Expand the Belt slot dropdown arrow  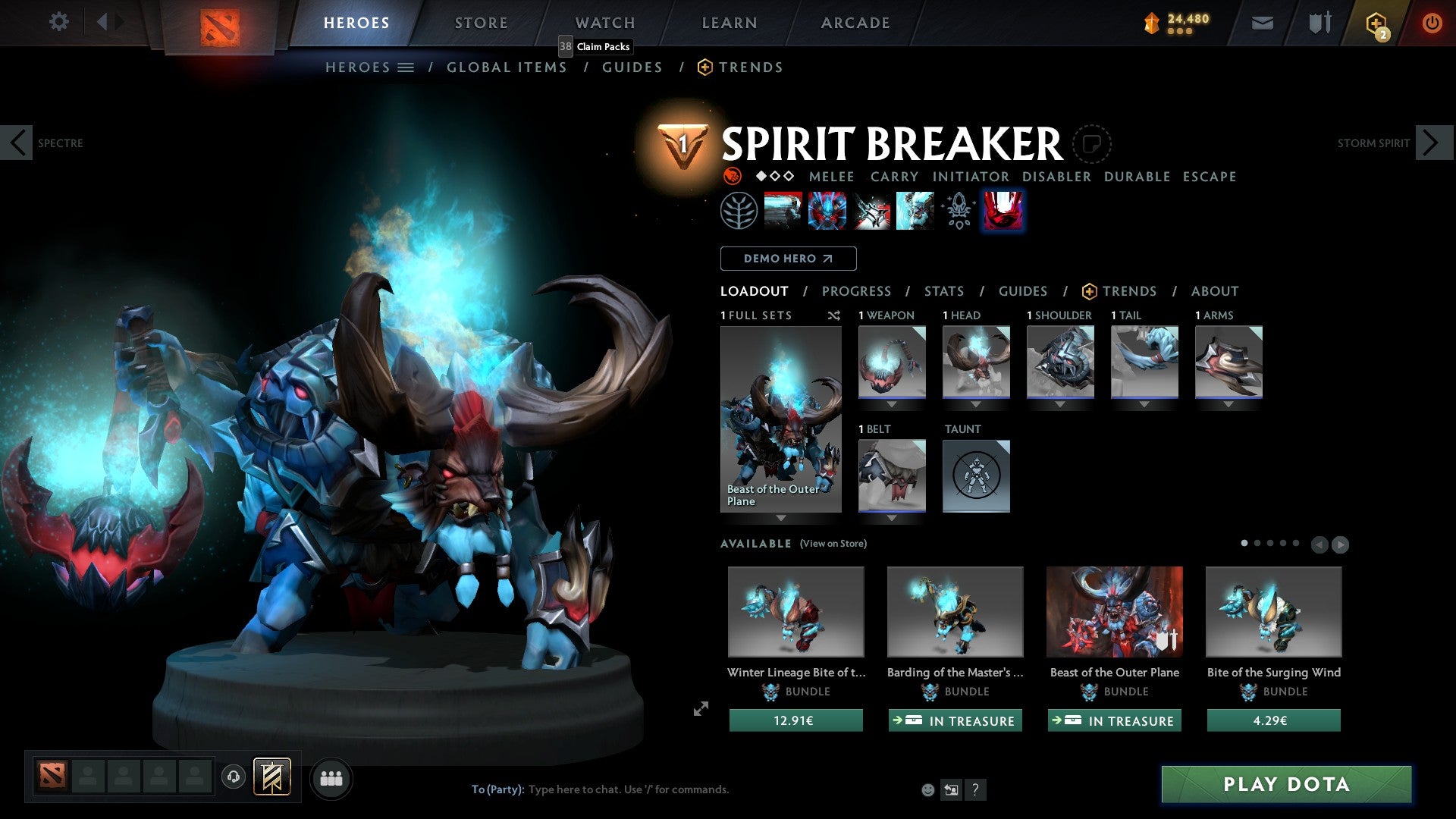coord(891,518)
